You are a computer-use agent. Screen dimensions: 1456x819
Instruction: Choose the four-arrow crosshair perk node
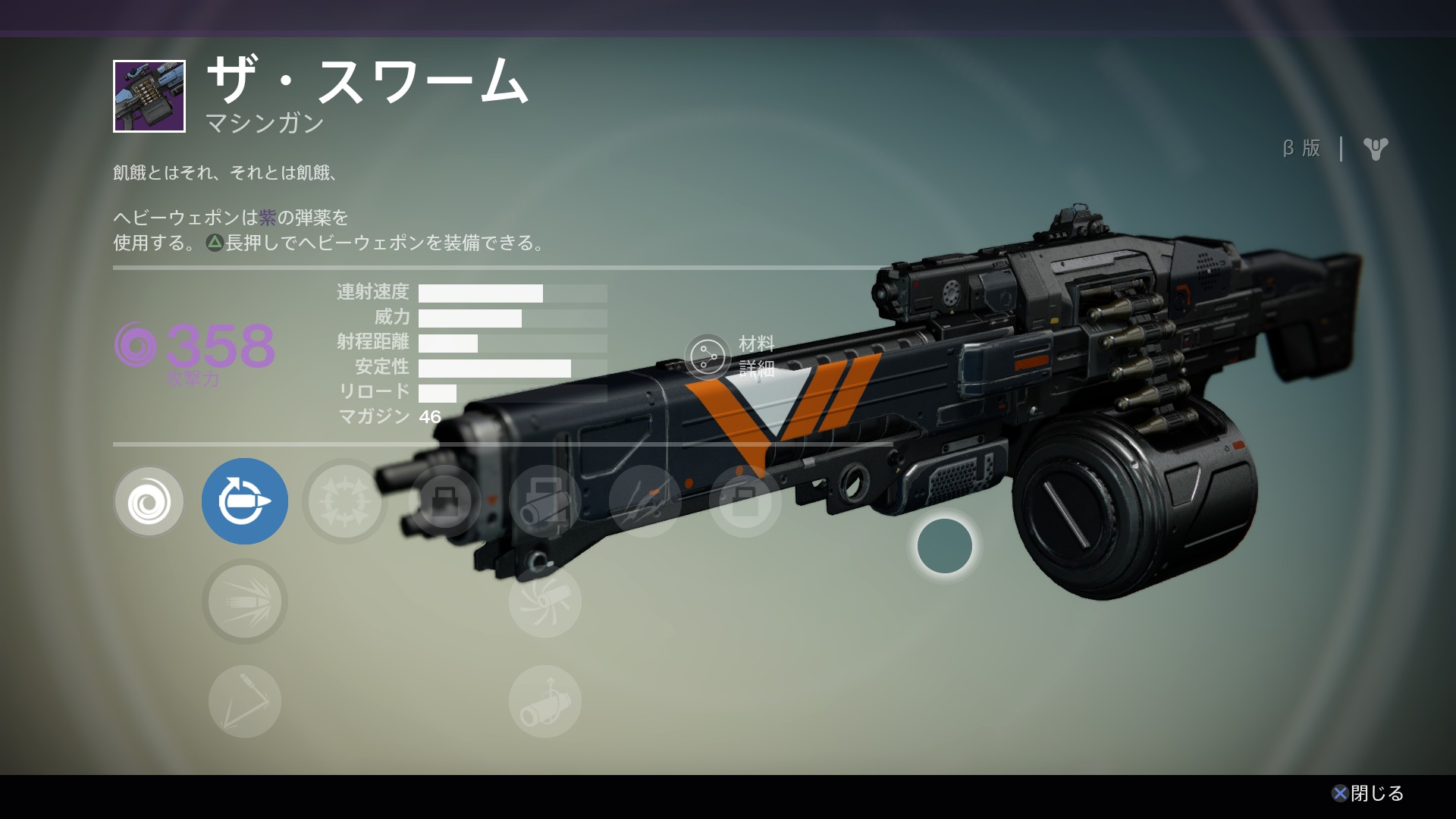pos(345,501)
